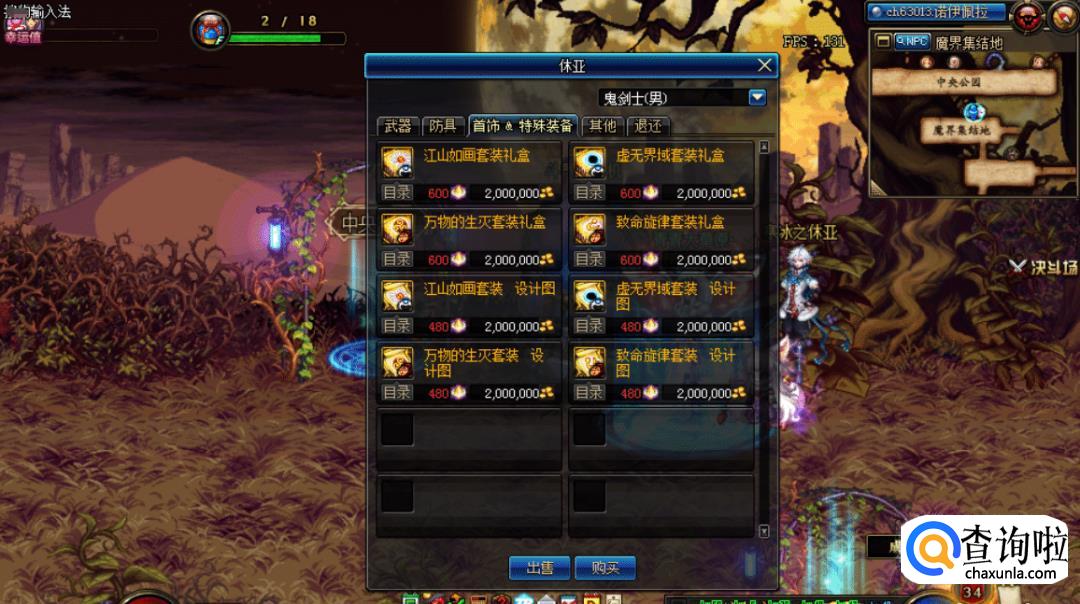
Task: Open 目录 for 江山如画套装礼盒
Action: 397,193
